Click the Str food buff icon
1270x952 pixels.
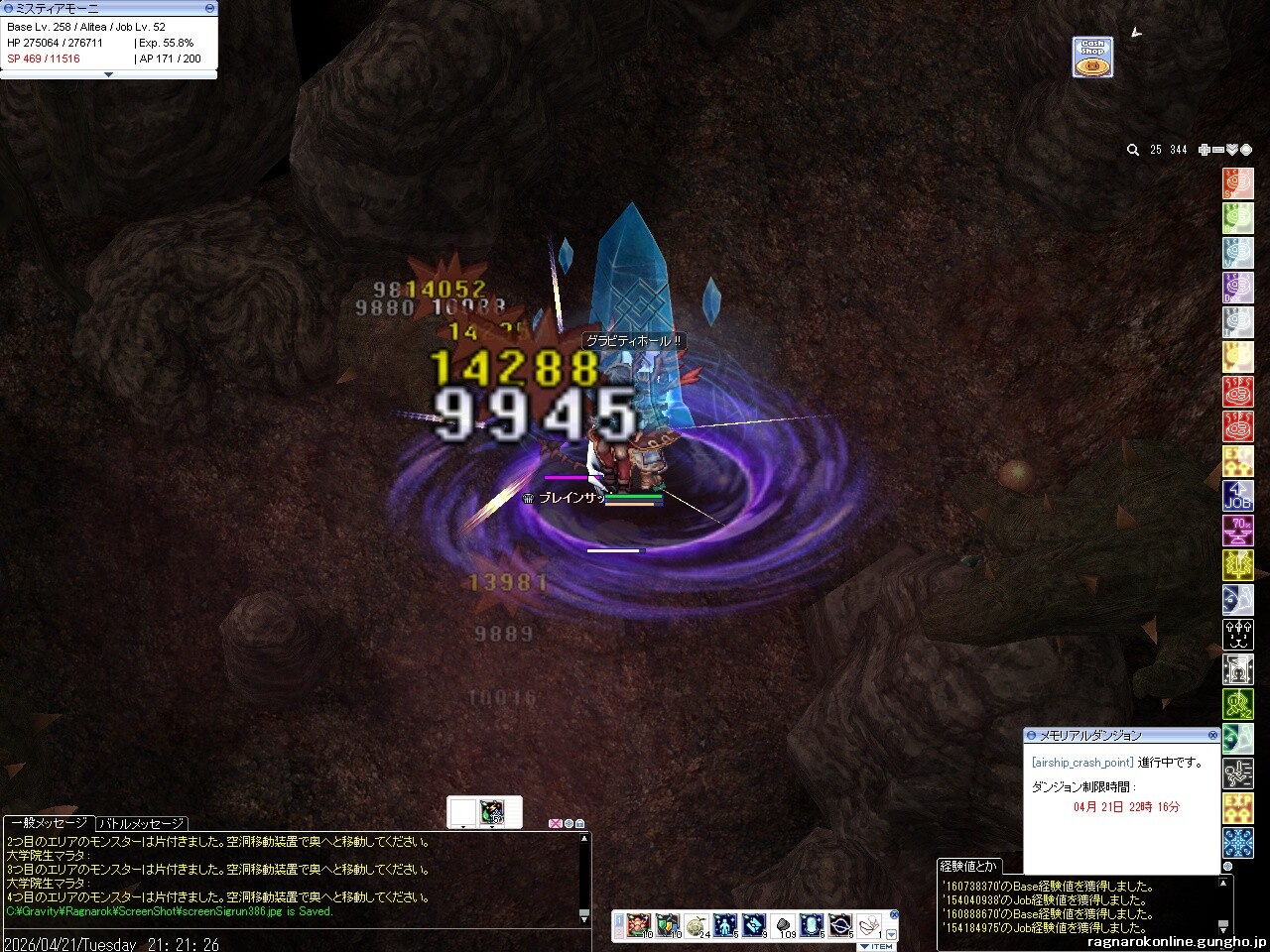pyautogui.click(x=1237, y=183)
